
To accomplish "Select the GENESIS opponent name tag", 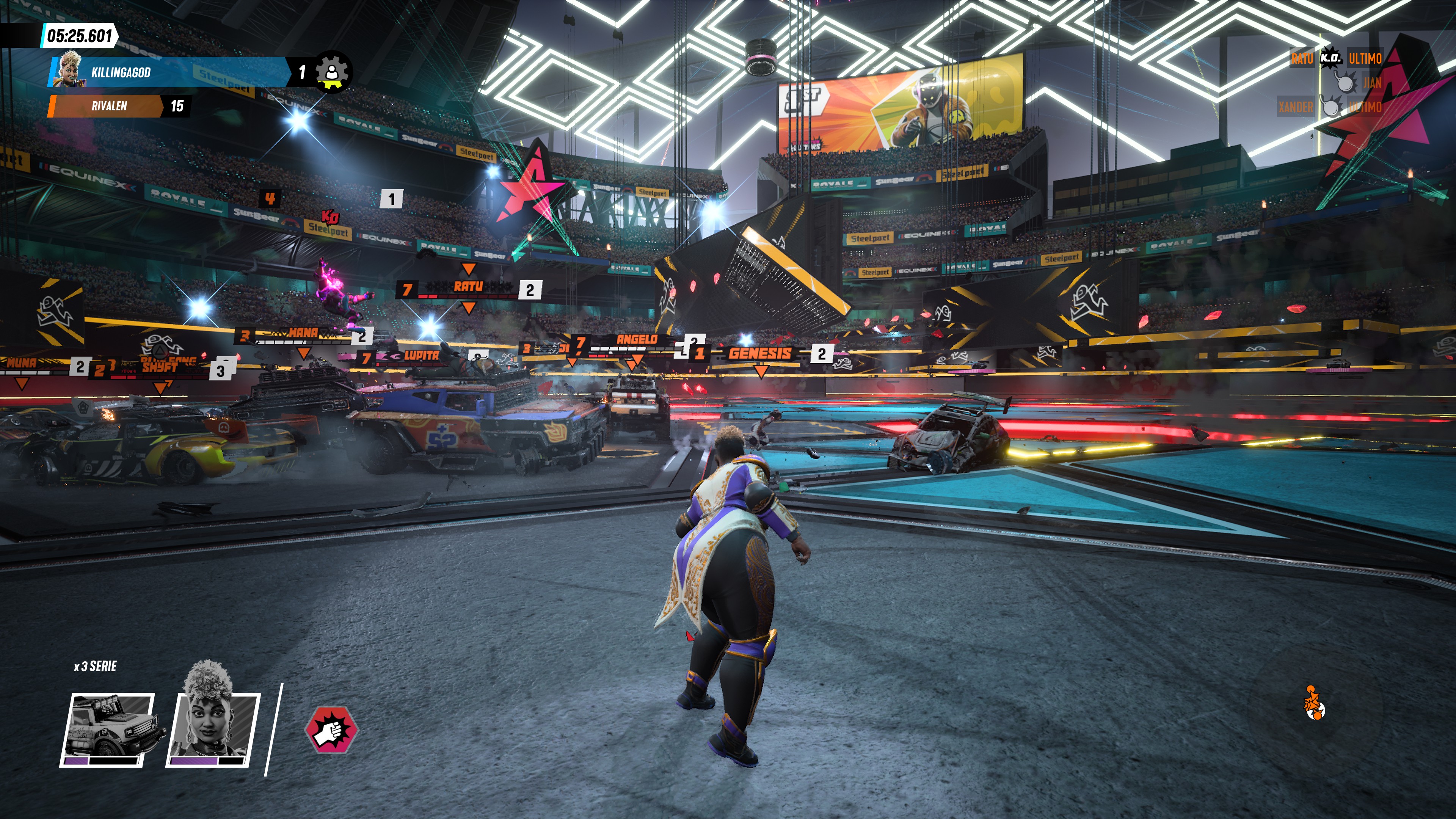I will pos(759,354).
